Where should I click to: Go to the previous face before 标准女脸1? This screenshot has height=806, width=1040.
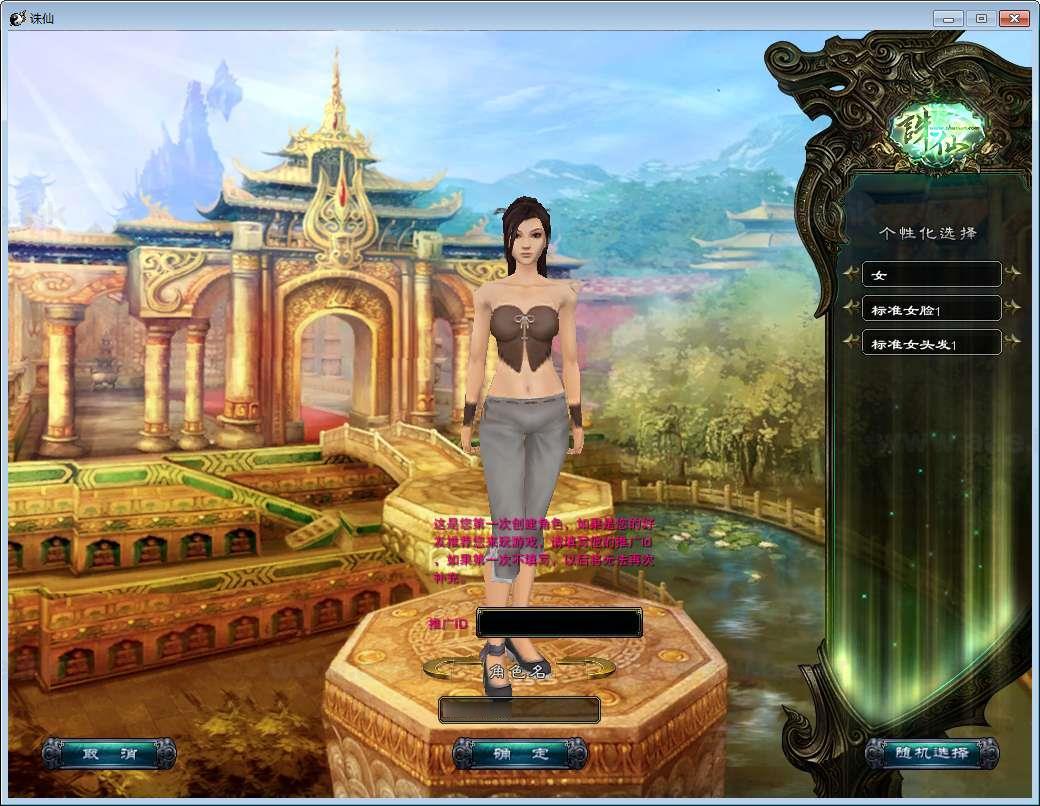coord(851,308)
